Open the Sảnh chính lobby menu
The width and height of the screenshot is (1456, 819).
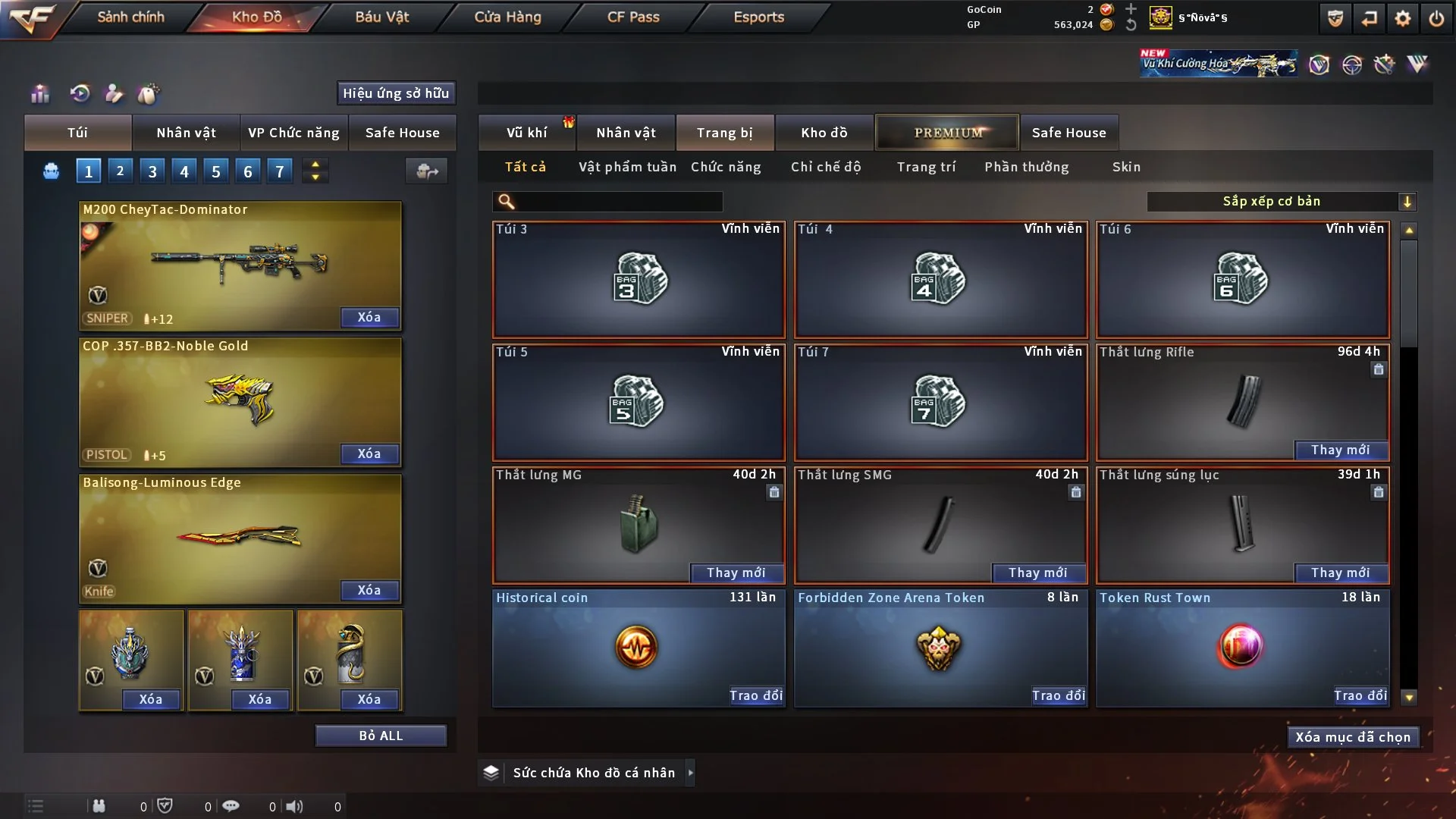130,17
